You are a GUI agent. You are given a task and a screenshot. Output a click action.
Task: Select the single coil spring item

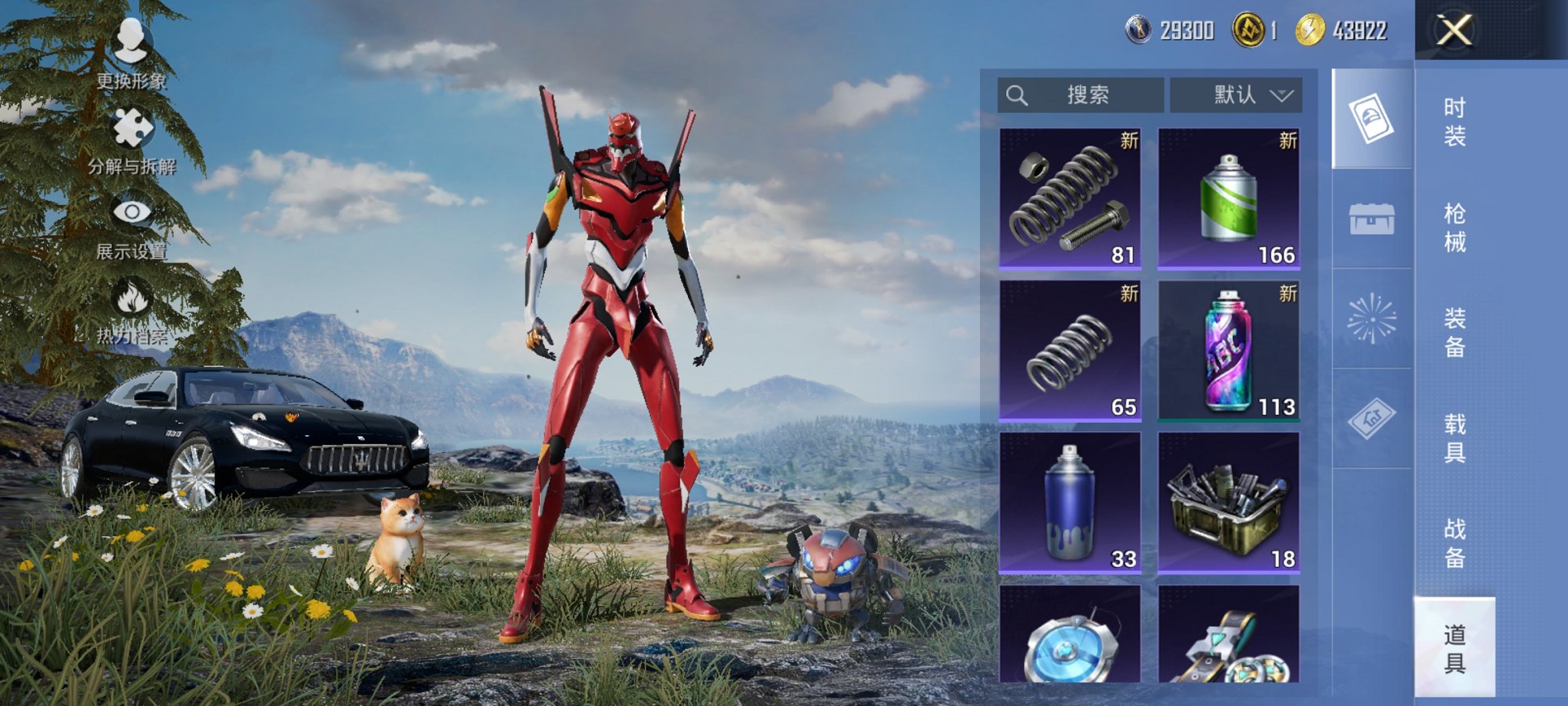click(1070, 351)
